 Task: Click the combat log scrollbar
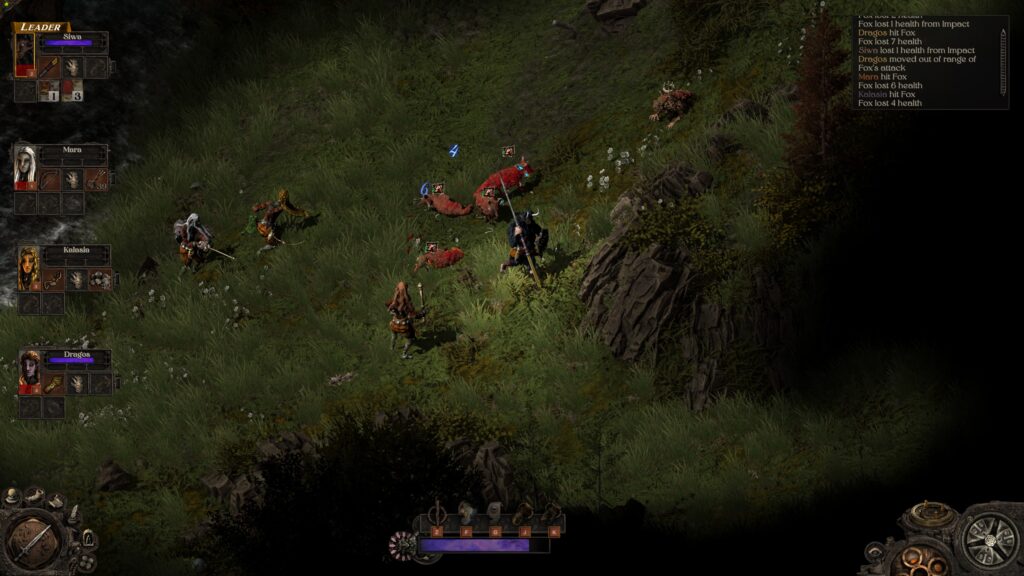click(1003, 62)
